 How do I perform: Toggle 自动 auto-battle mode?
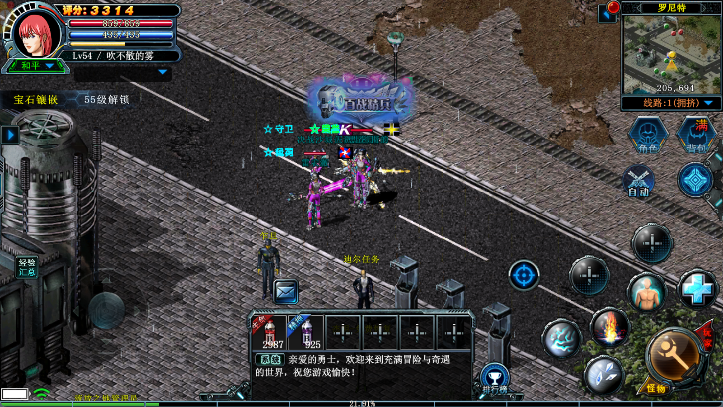637,181
